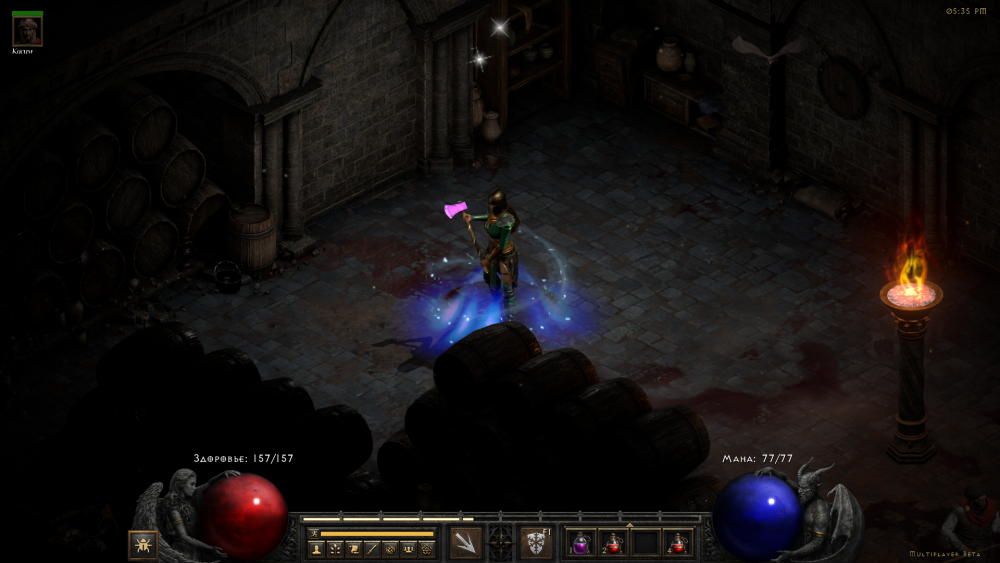Use the red potion in belt slot 2

pyautogui.click(x=613, y=543)
